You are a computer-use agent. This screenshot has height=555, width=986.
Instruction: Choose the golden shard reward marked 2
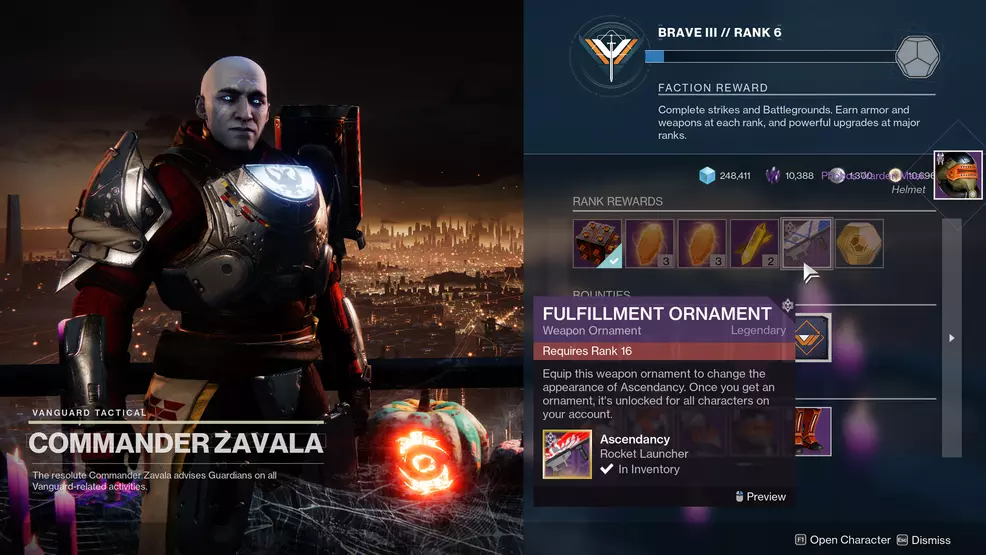754,244
